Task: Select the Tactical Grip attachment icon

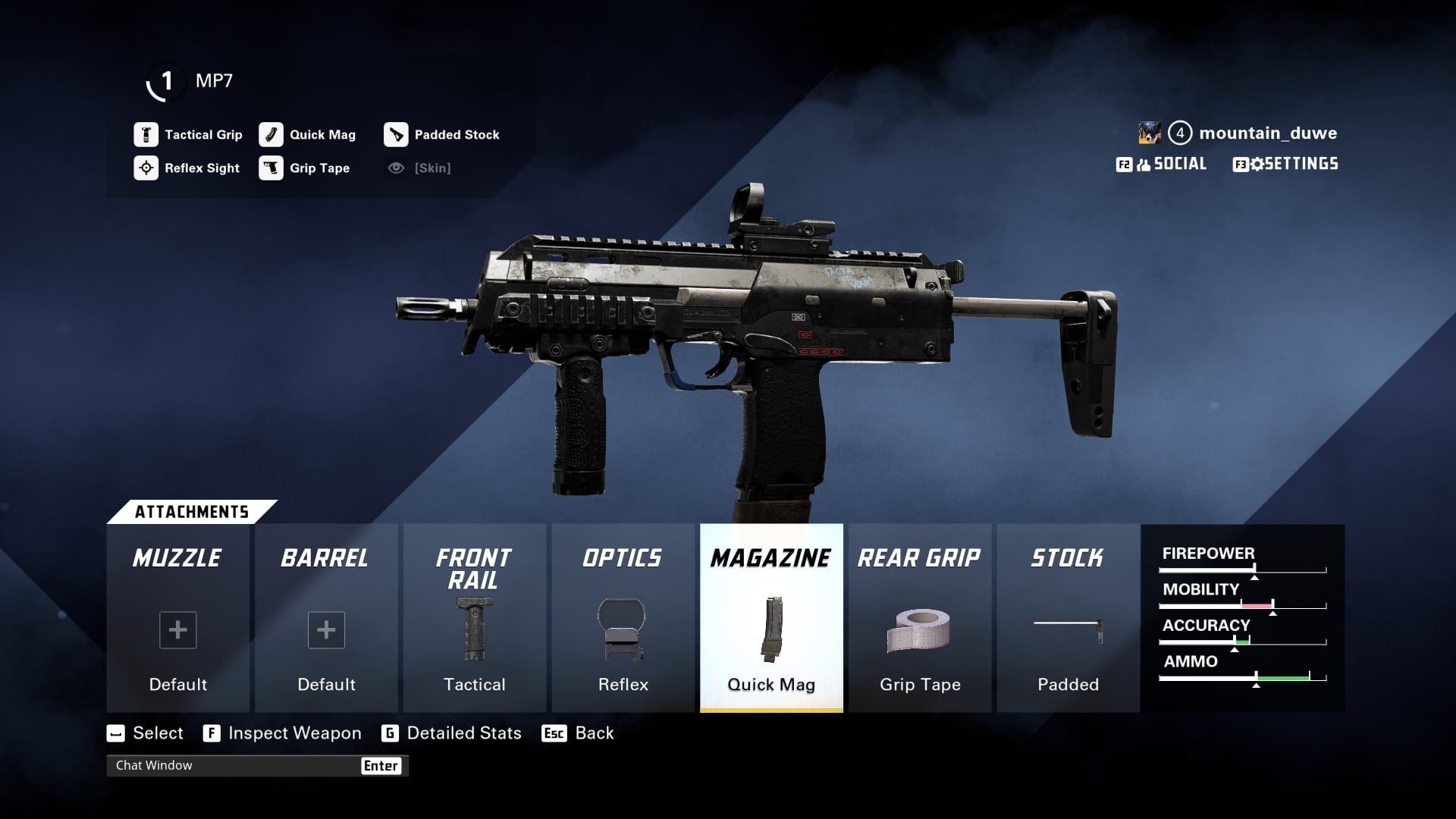Action: [x=146, y=134]
